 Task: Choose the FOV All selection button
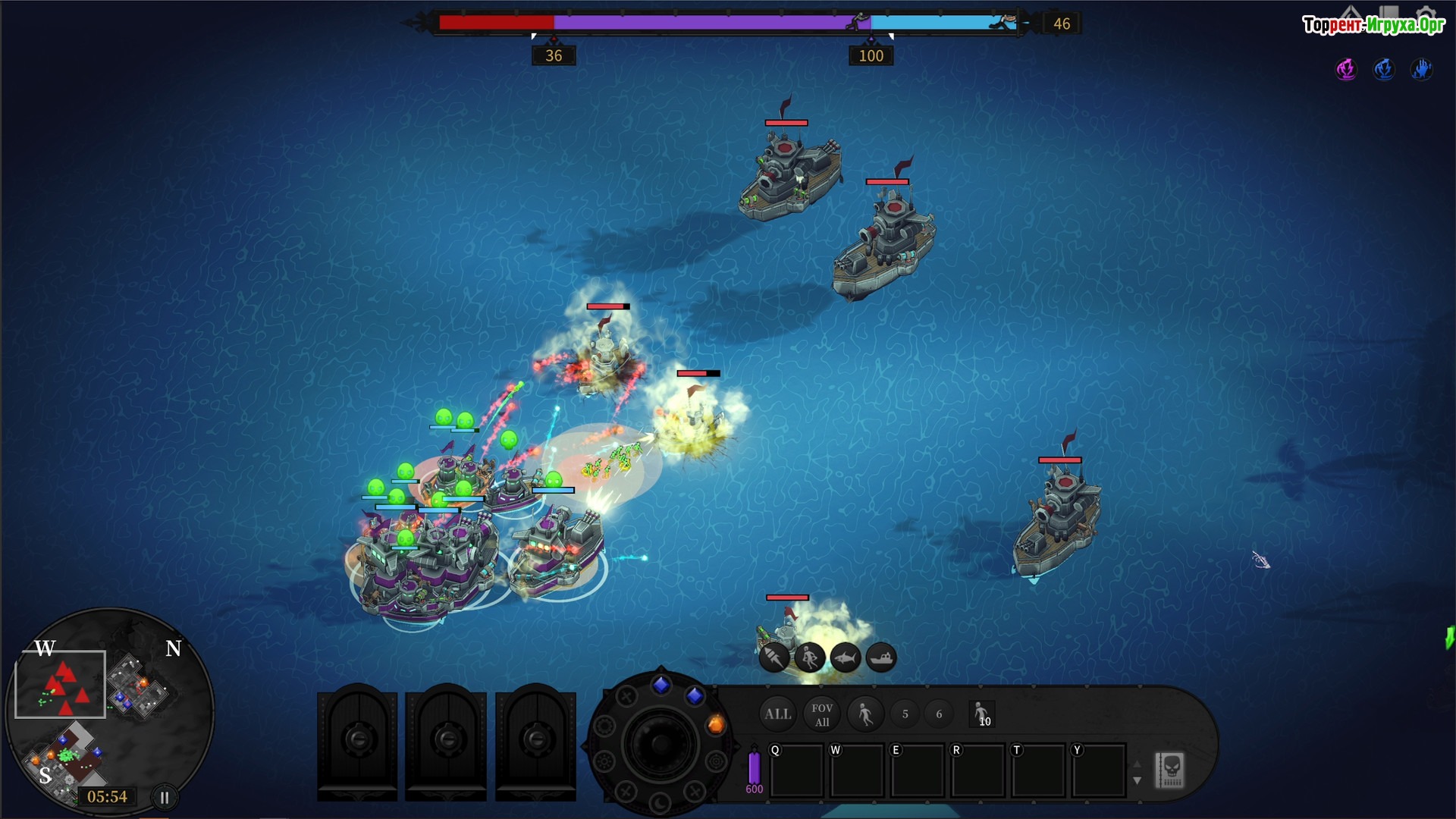pyautogui.click(x=822, y=714)
